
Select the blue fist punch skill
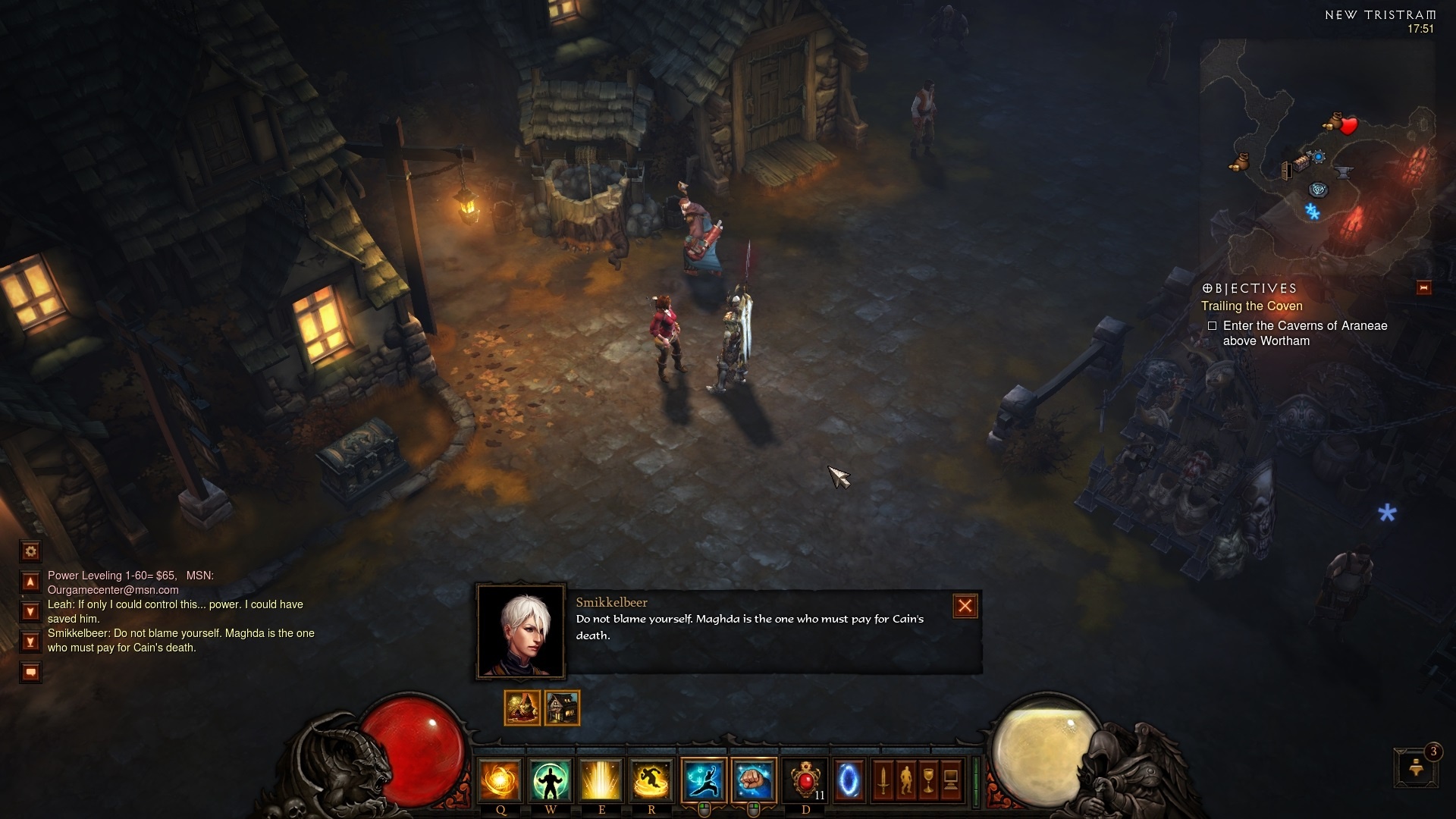click(754, 780)
